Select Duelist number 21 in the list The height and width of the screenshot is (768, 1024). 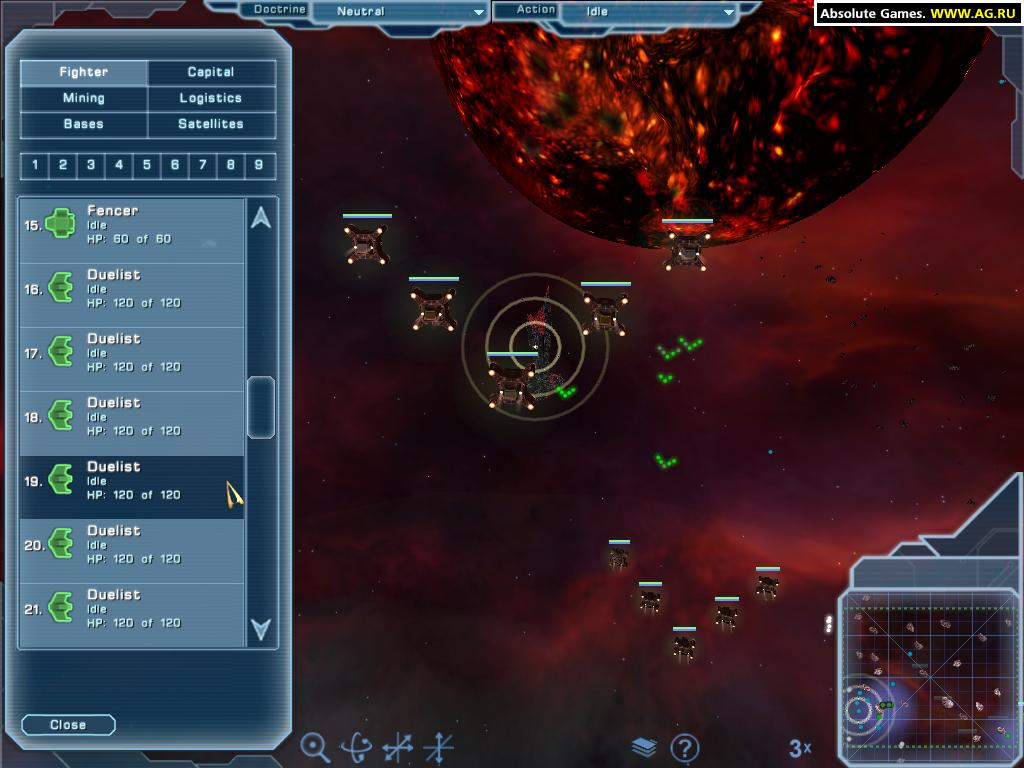tap(132, 609)
